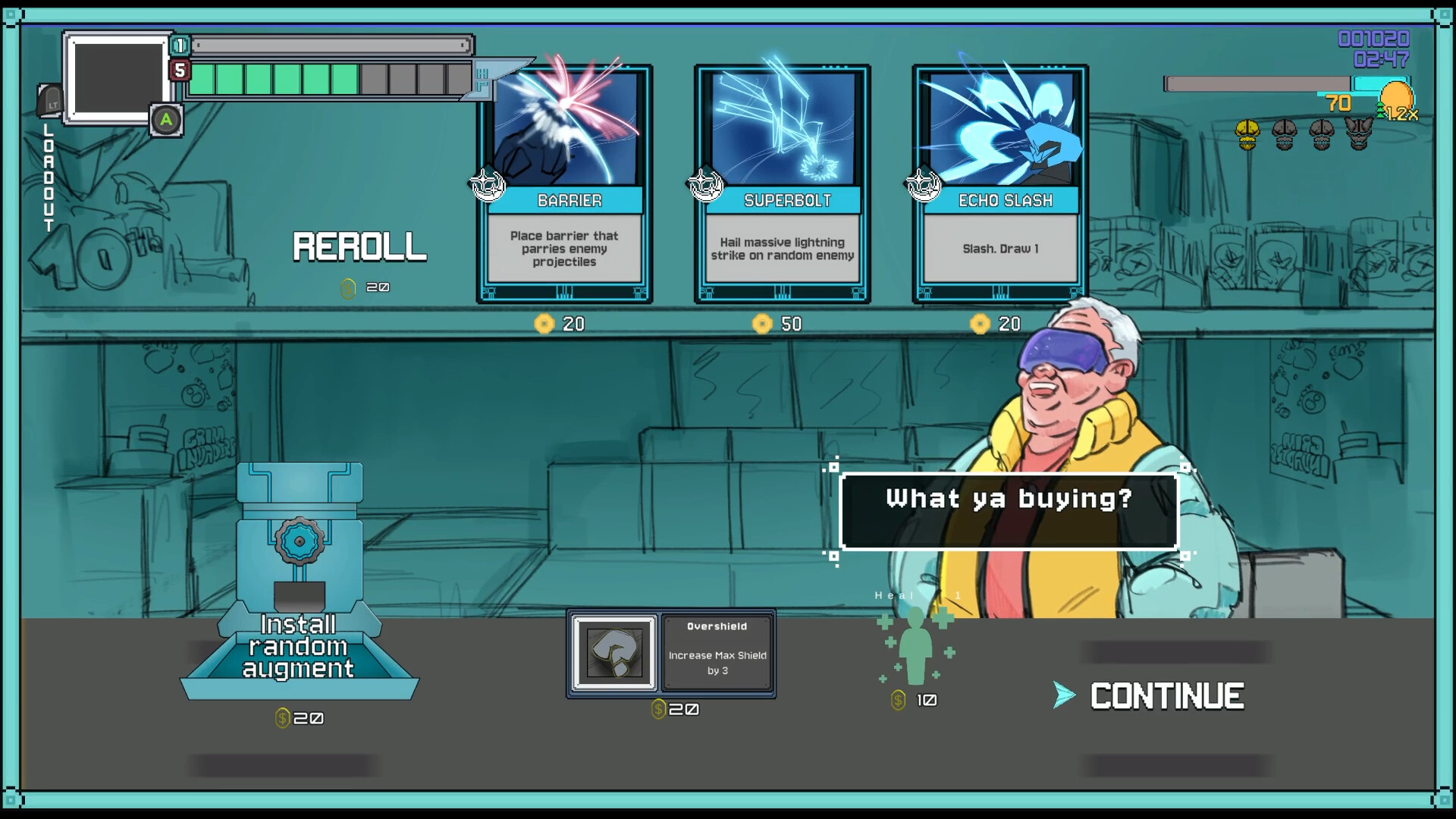Screen dimensions: 1456x819
Task: Click the green A button prompt icon
Action: (x=166, y=120)
